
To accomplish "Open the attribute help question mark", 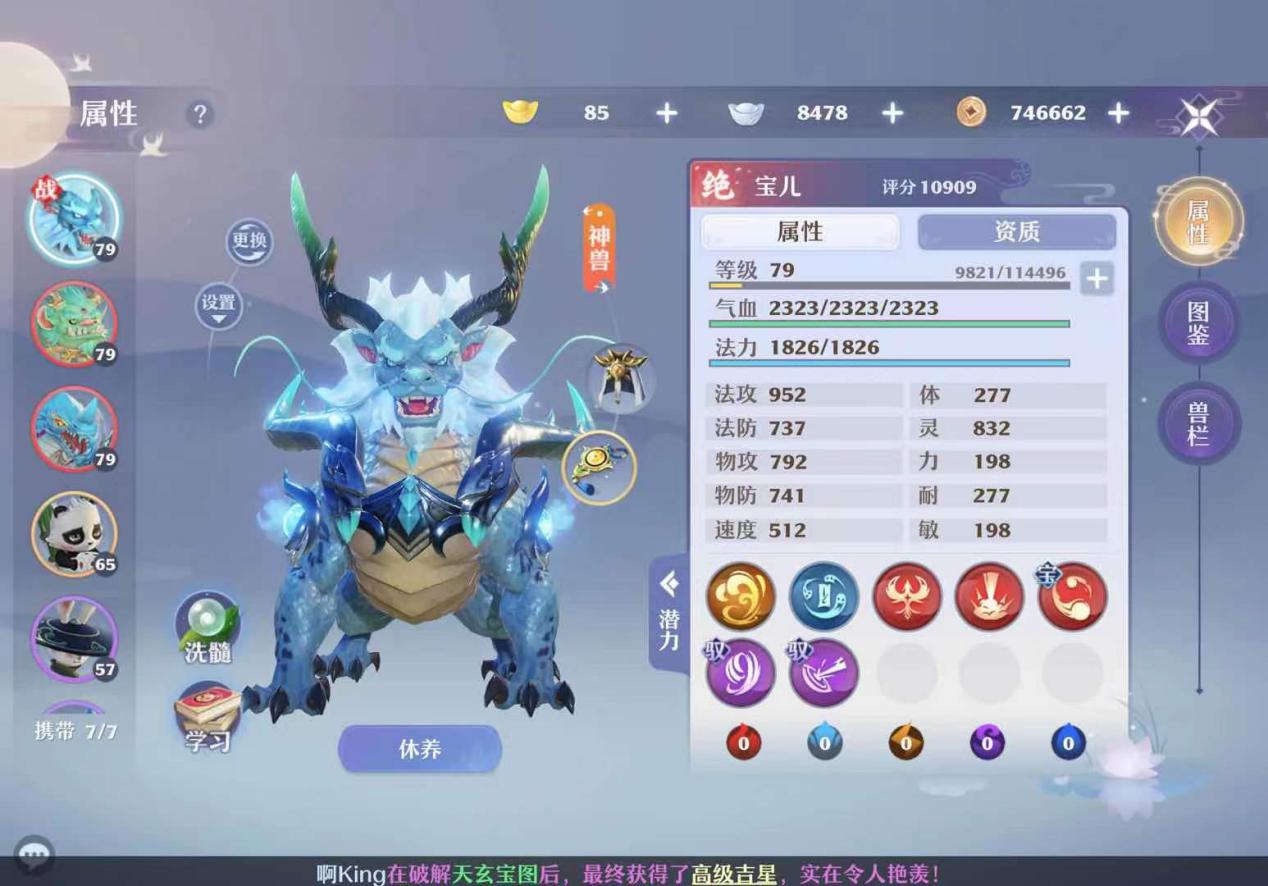I will (x=199, y=114).
